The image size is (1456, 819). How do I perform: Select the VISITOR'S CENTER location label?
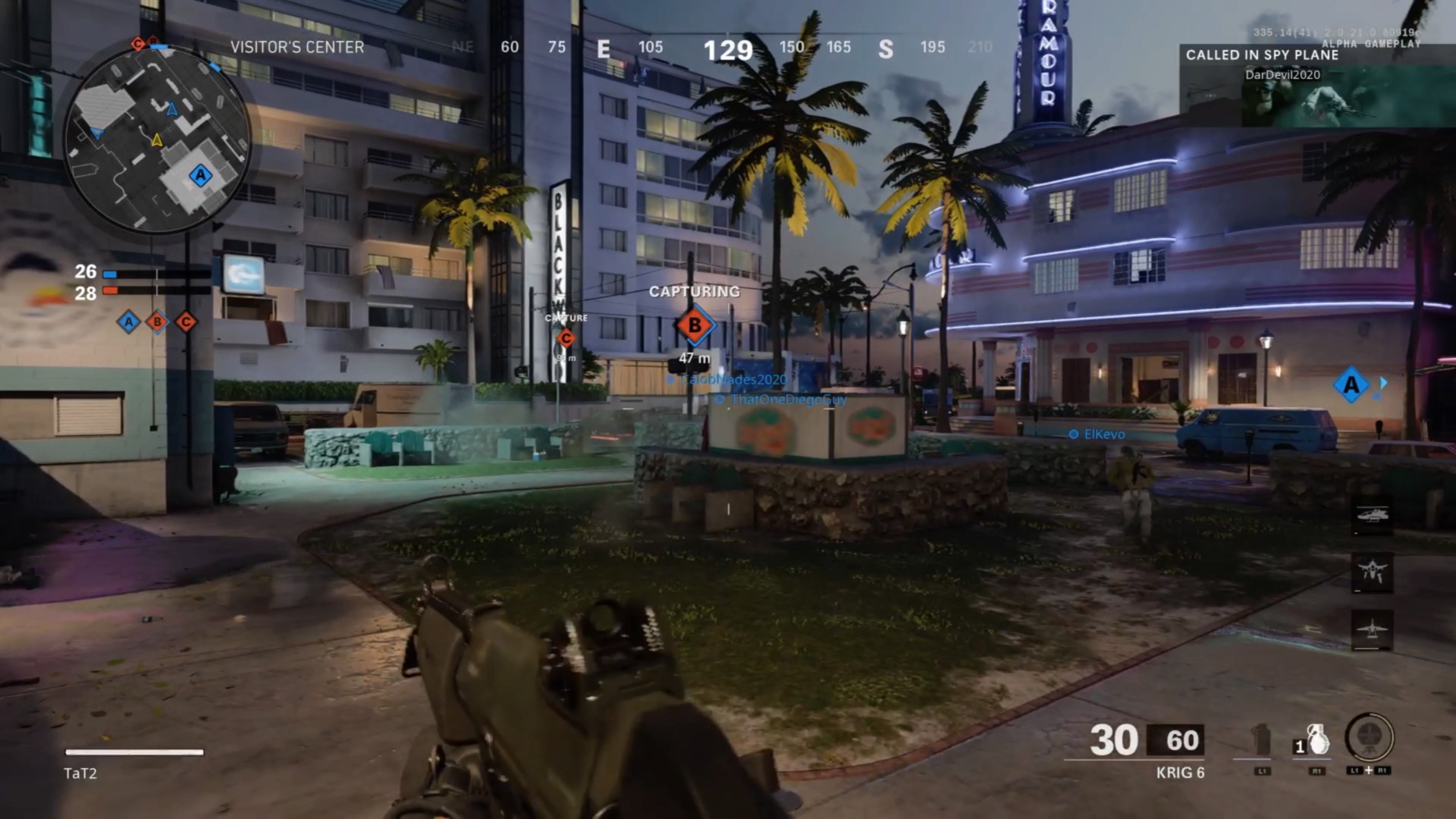coord(296,47)
